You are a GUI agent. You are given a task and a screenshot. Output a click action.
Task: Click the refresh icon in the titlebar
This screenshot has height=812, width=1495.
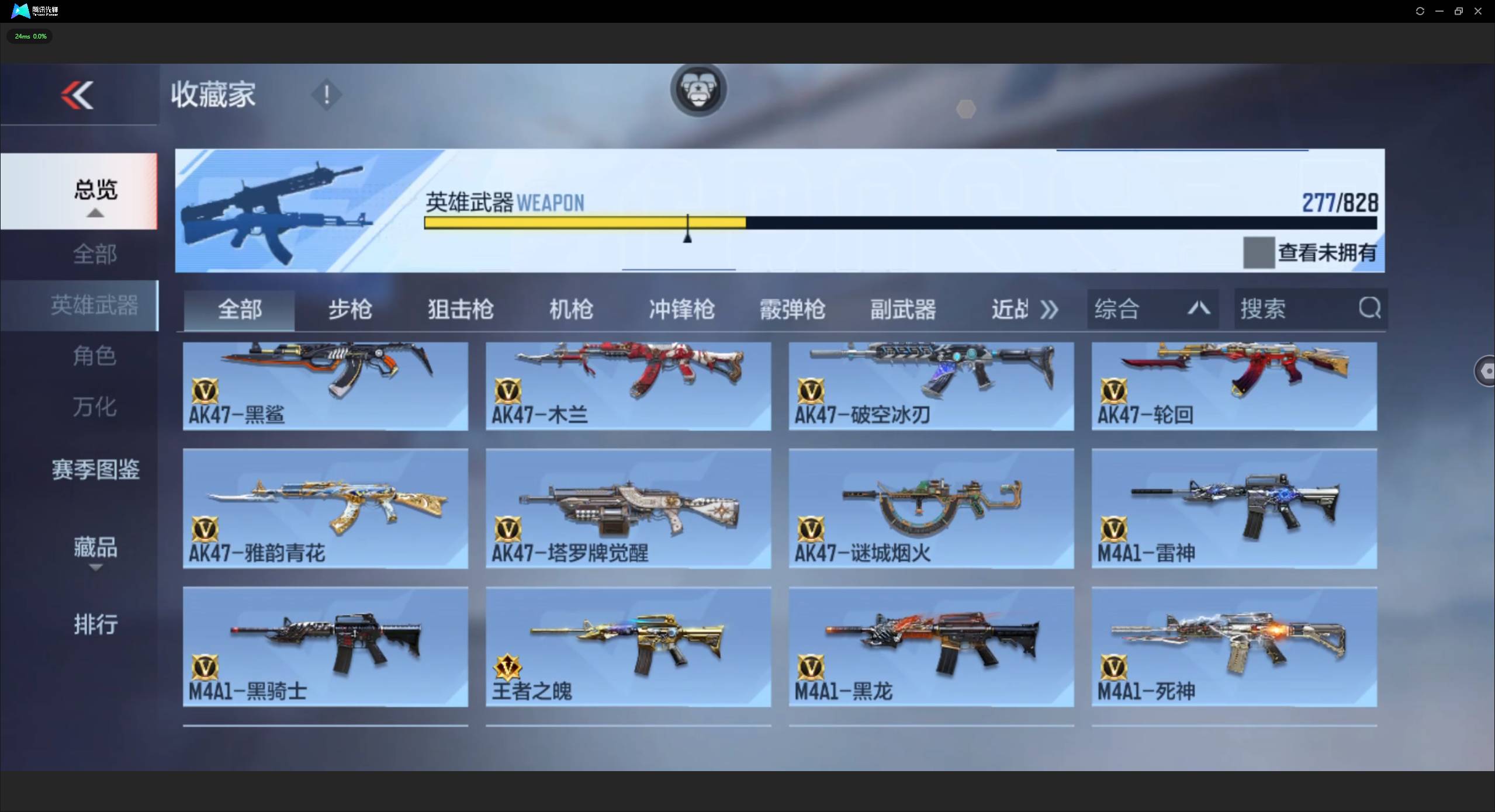[1420, 11]
